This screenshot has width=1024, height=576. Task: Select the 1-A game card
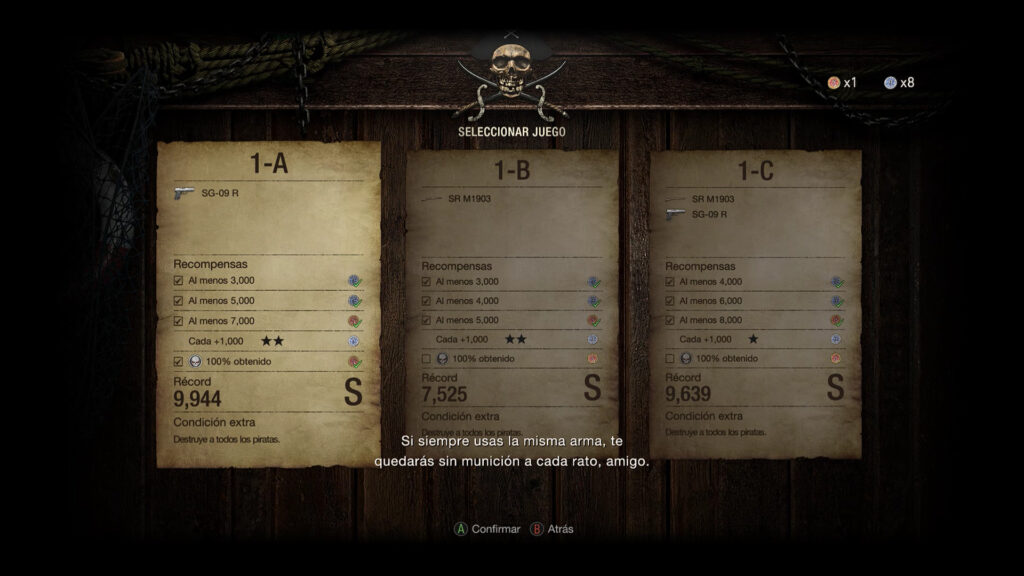click(x=268, y=300)
